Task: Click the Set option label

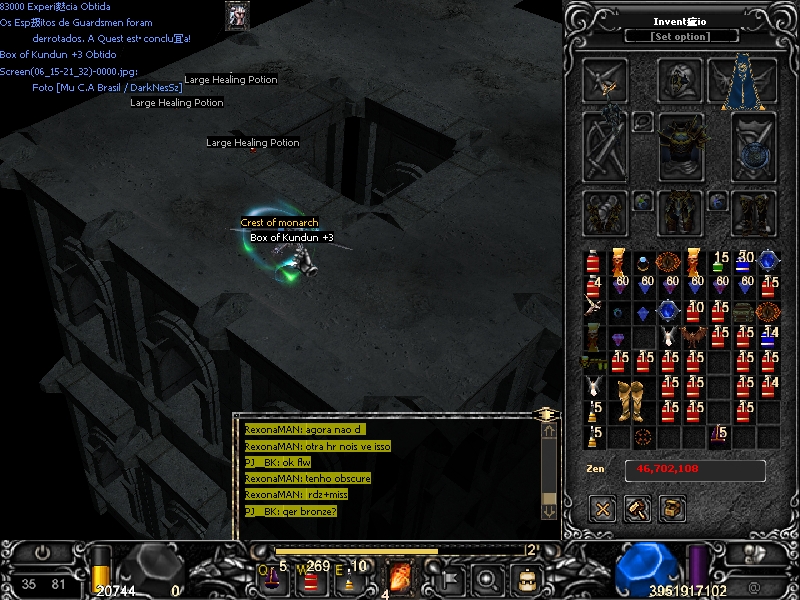Action: tap(681, 37)
